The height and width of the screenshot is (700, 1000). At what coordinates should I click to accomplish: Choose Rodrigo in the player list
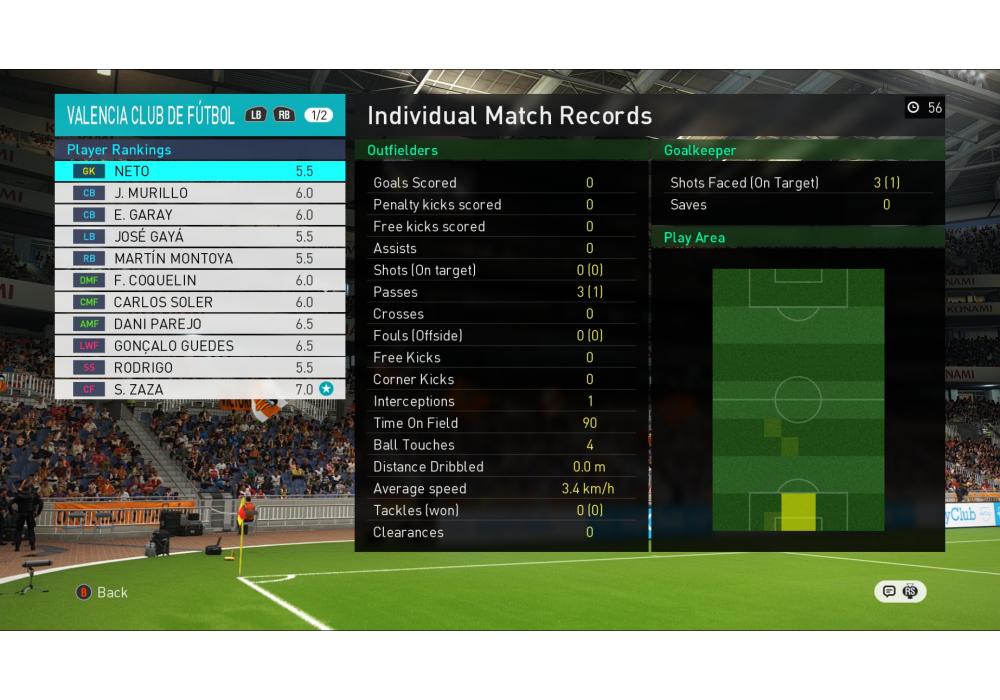(x=200, y=368)
